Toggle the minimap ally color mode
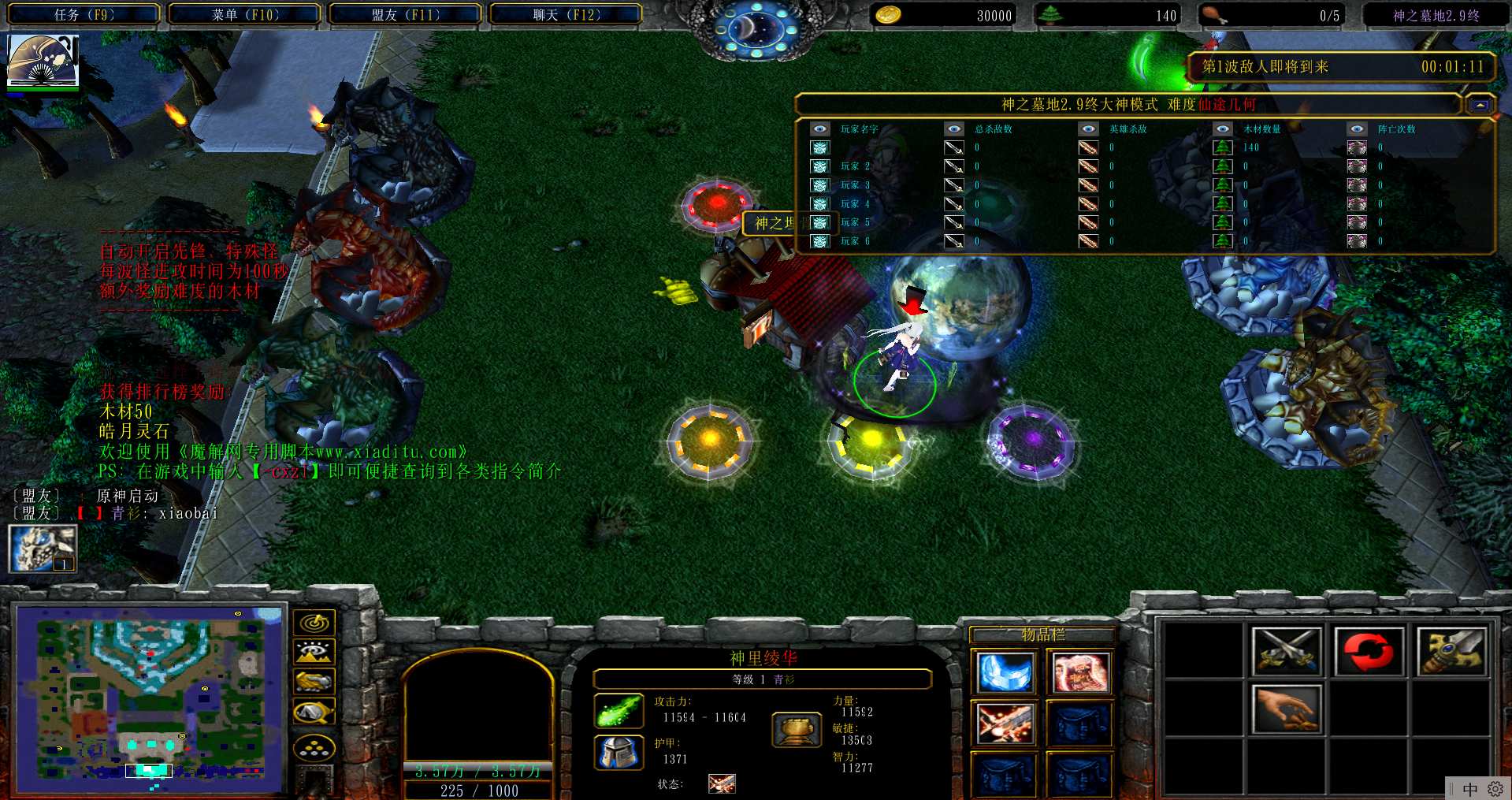Viewport: 1512px width, 800px height. [x=314, y=681]
